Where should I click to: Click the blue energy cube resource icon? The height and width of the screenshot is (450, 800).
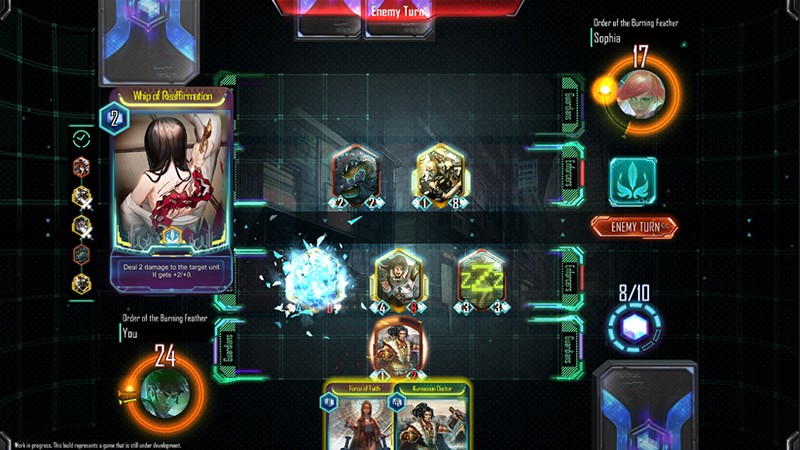point(631,329)
